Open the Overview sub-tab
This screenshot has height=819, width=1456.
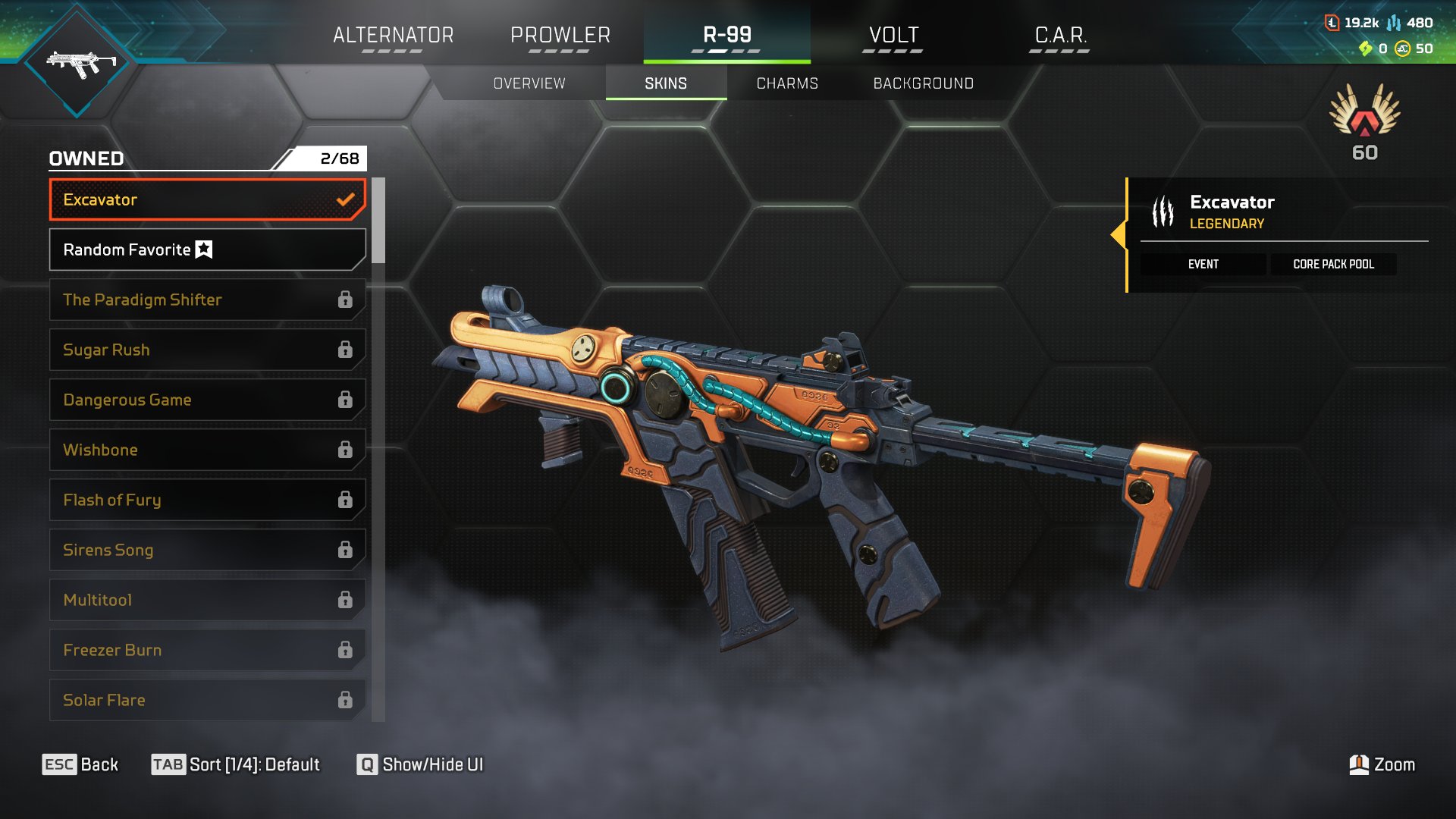(529, 83)
